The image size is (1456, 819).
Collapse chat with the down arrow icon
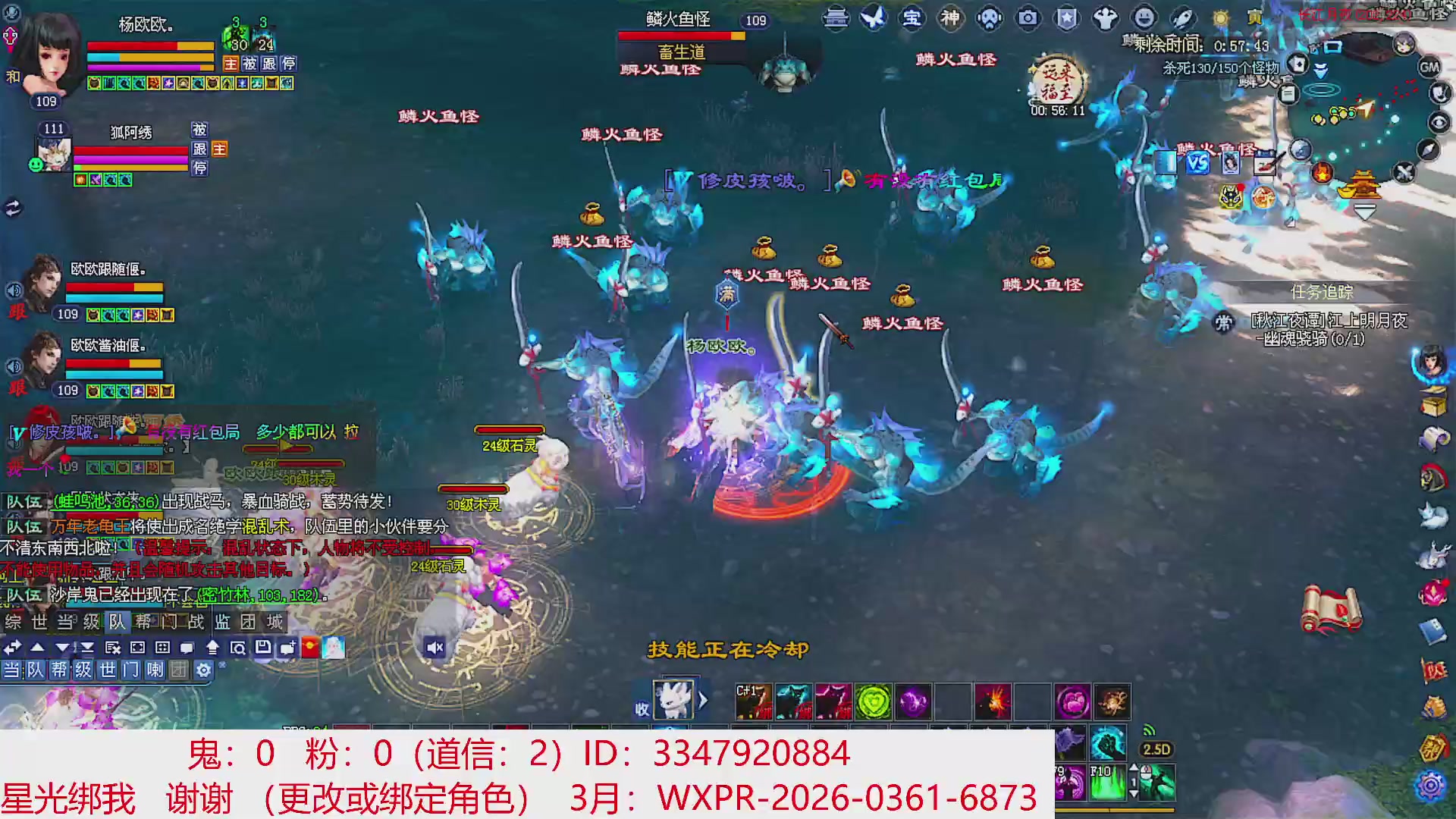pos(62,647)
